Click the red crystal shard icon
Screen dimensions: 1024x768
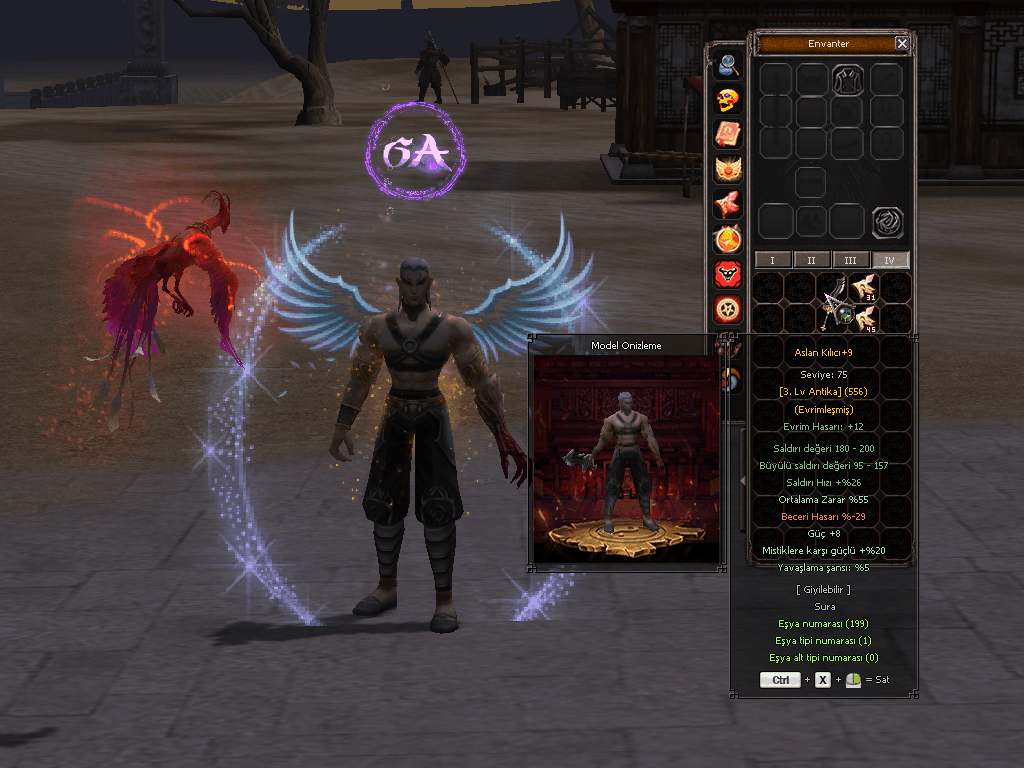(x=727, y=205)
